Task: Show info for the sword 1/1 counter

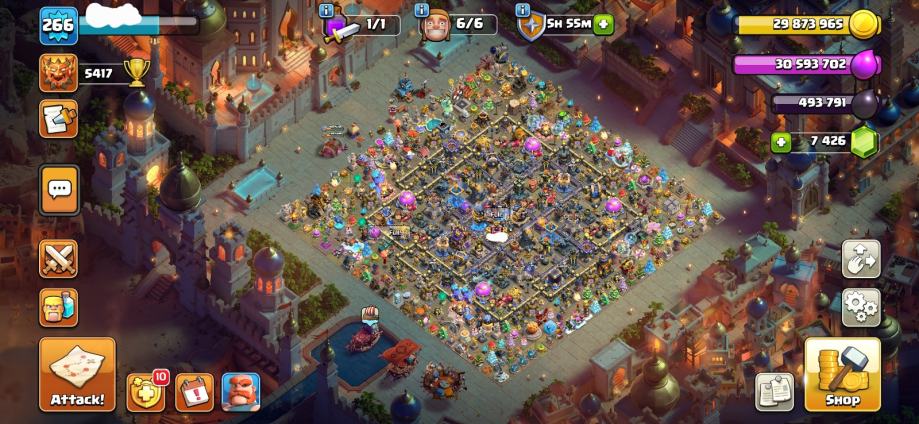Action: [x=326, y=10]
